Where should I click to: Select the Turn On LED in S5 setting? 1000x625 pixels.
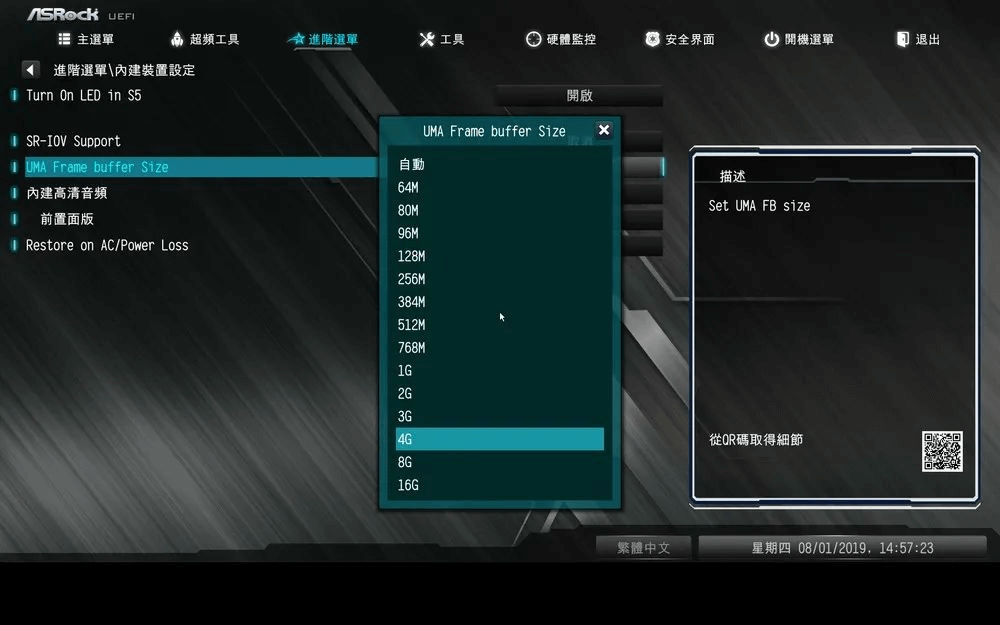pyautogui.click(x=84, y=96)
